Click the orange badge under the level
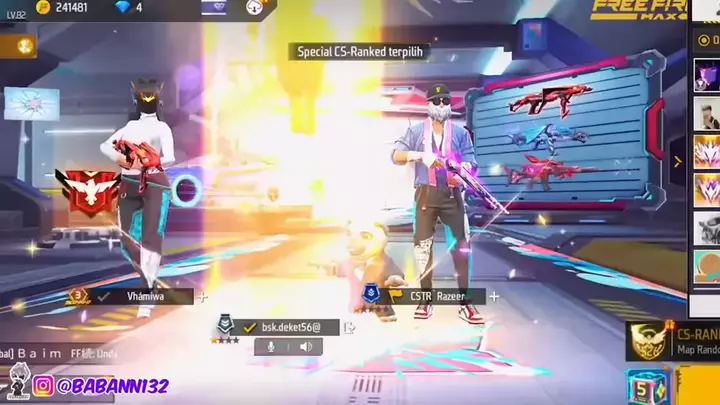 coord(18,45)
